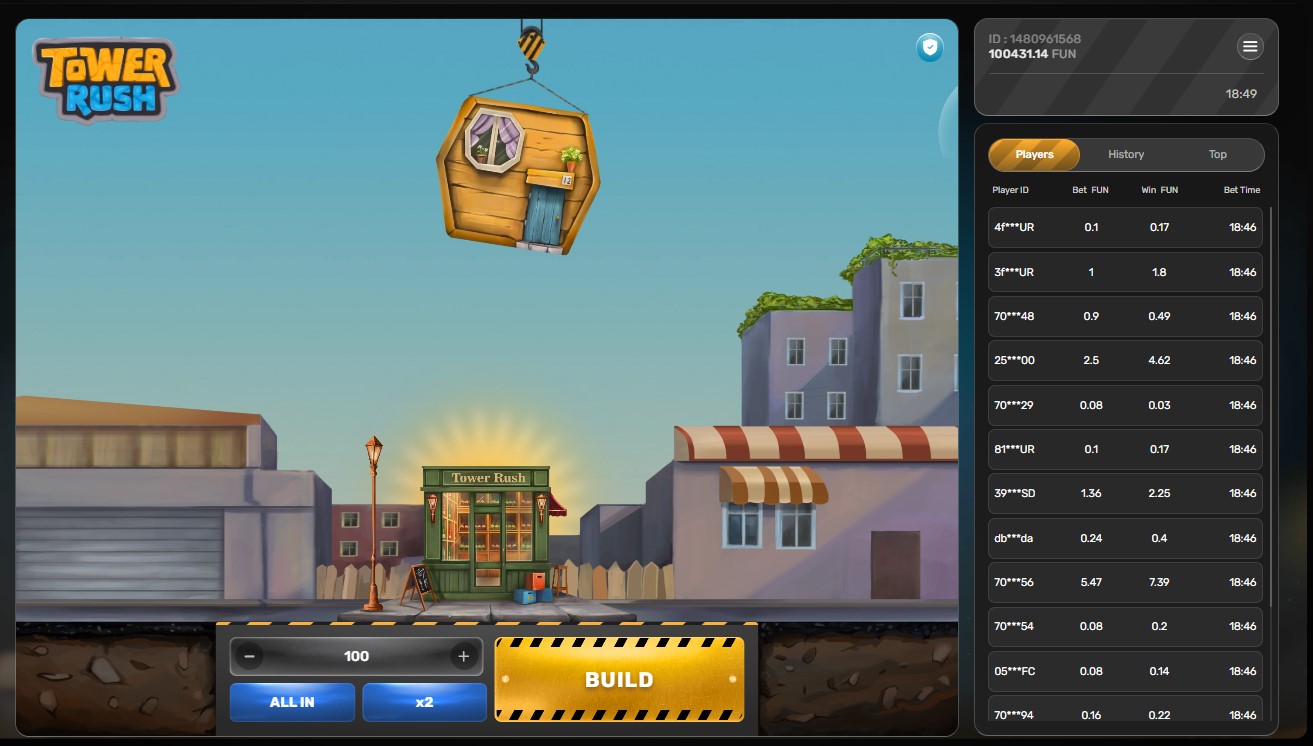Bet everything with ALL IN
The height and width of the screenshot is (746, 1313).
pyautogui.click(x=292, y=702)
